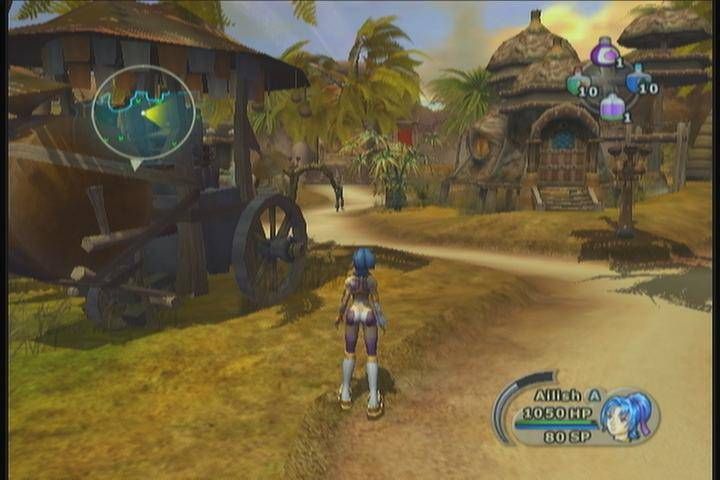Open the circular minimap
The height and width of the screenshot is (480, 720).
[x=144, y=112]
